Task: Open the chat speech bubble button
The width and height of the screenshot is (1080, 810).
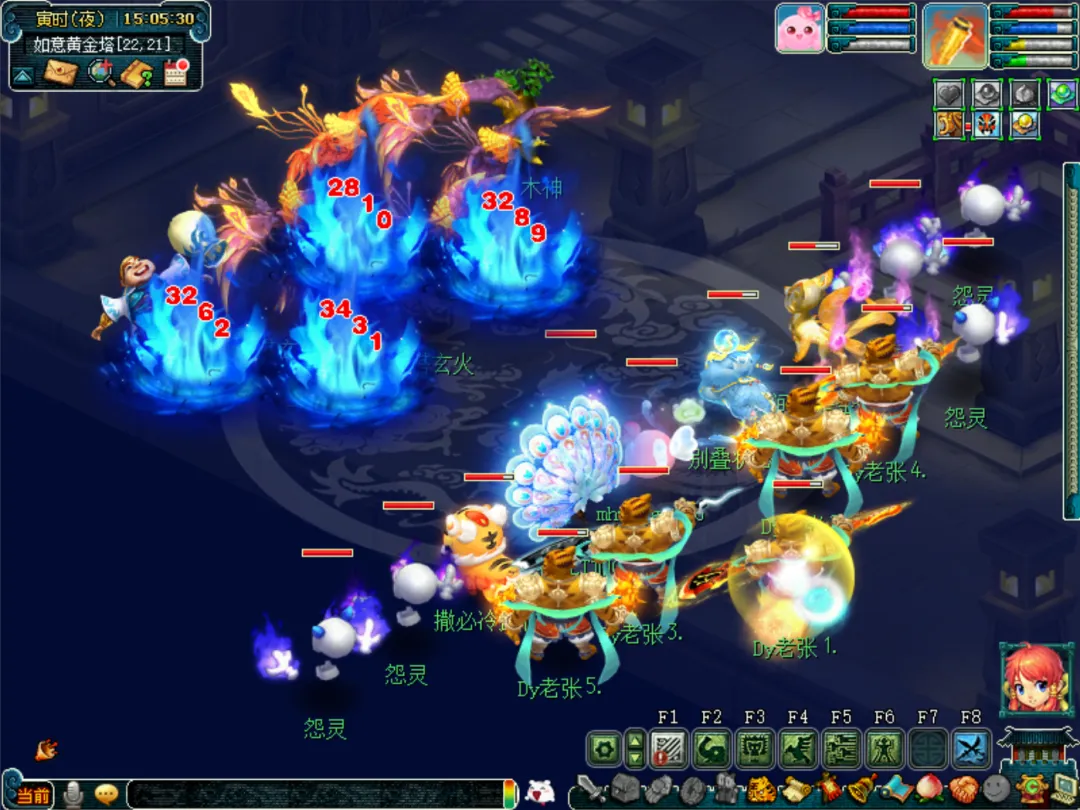Action: point(106,794)
